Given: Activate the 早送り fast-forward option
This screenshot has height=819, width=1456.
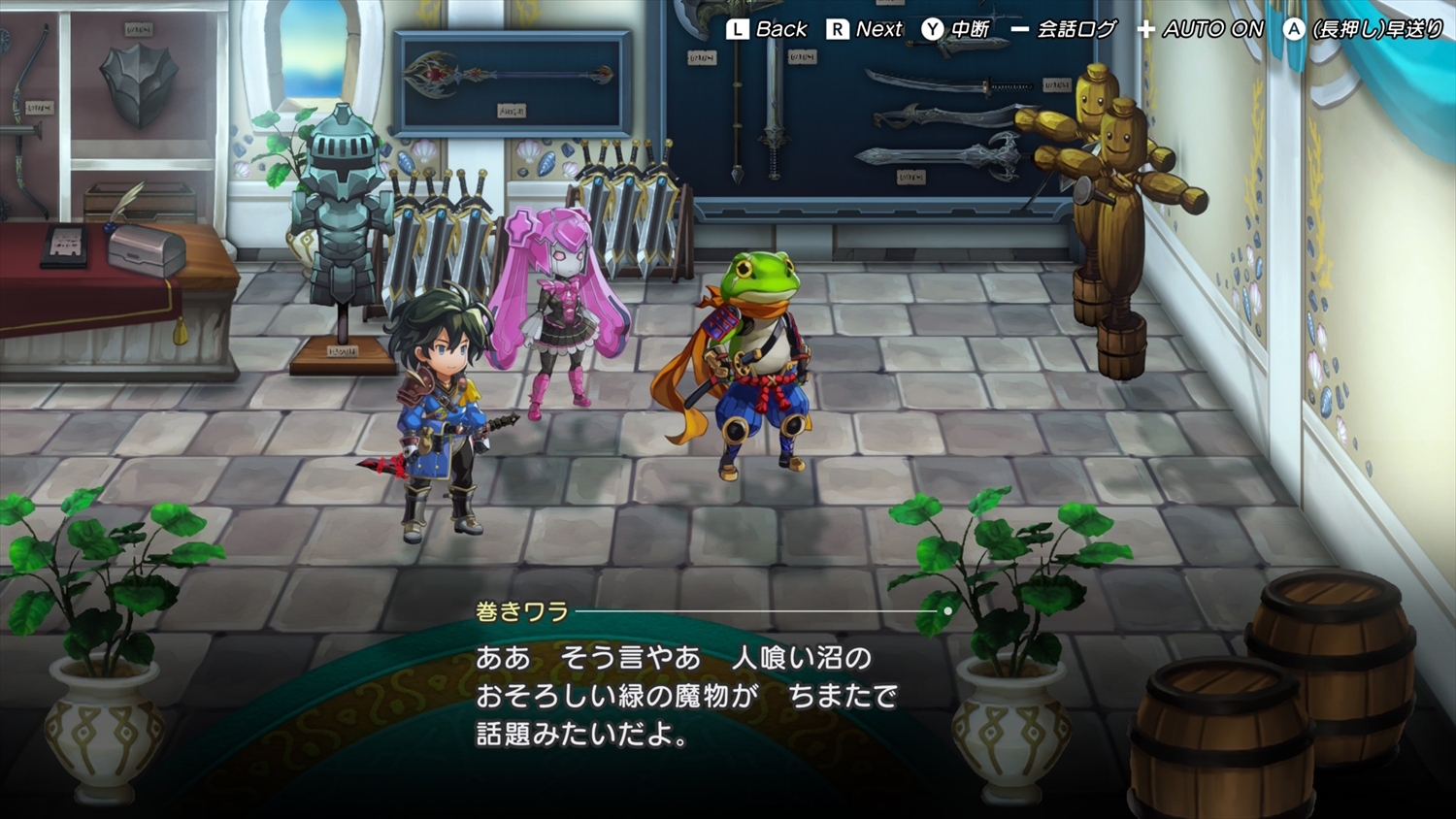Looking at the screenshot, I should (1363, 29).
